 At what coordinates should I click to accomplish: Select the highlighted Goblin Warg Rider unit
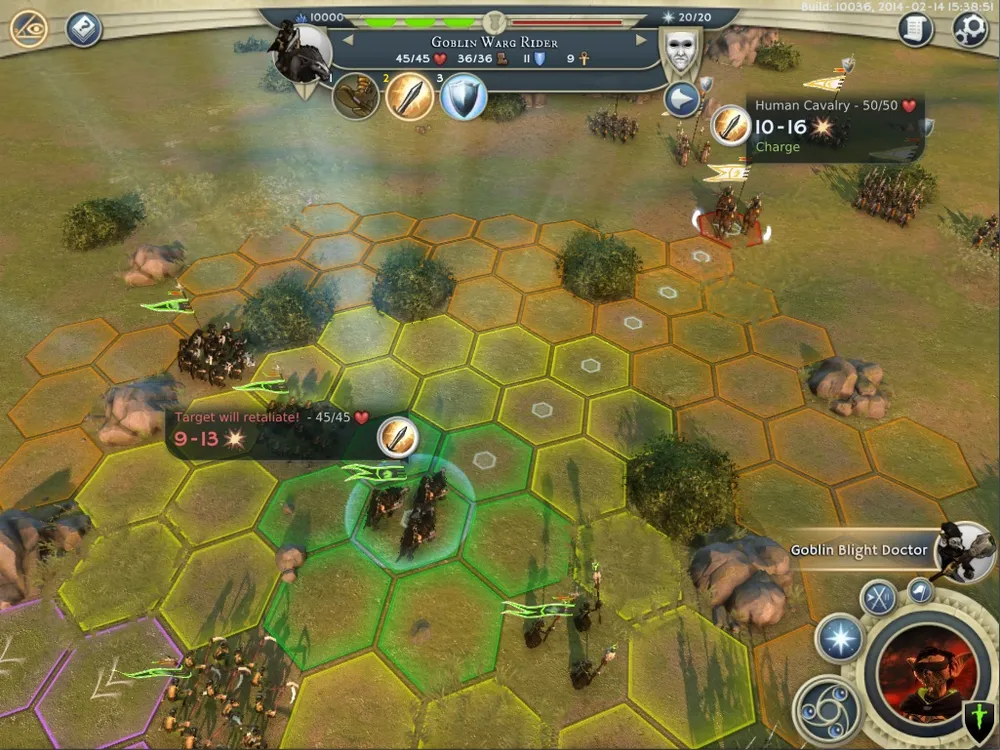408,509
